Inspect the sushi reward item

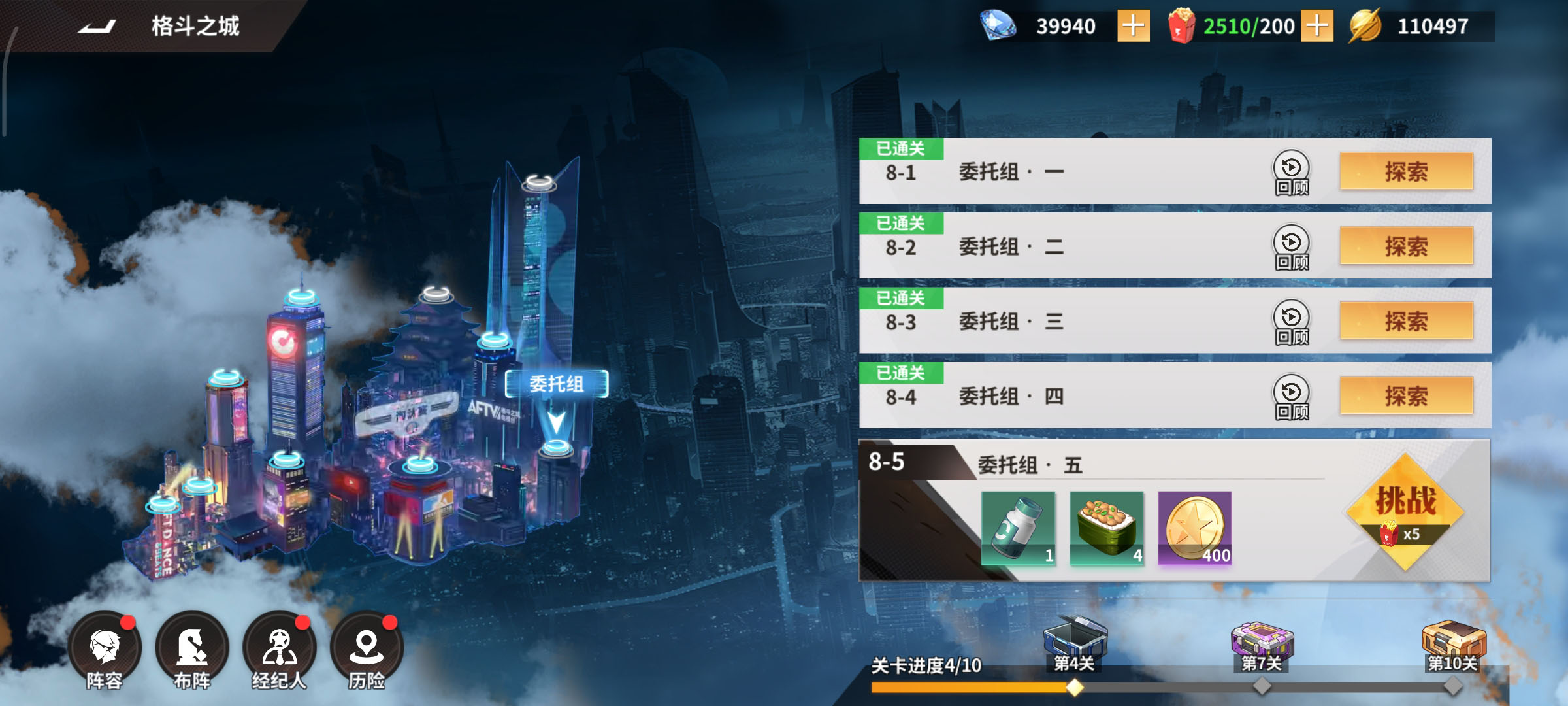(1107, 528)
